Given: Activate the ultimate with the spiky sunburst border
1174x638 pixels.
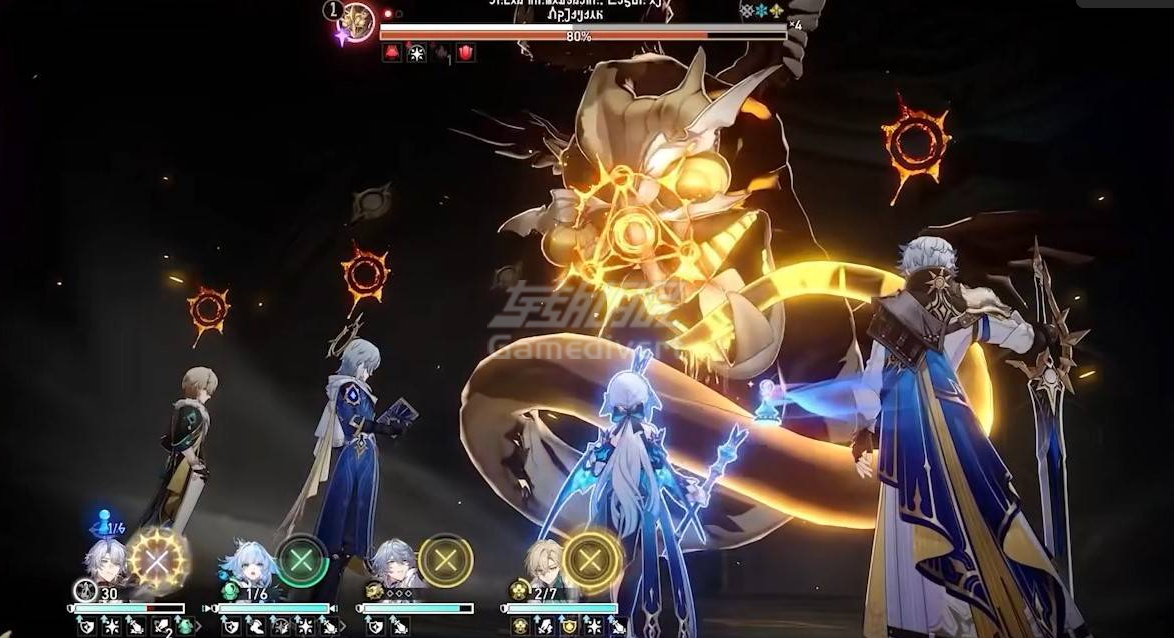Looking at the screenshot, I should pos(157,560).
